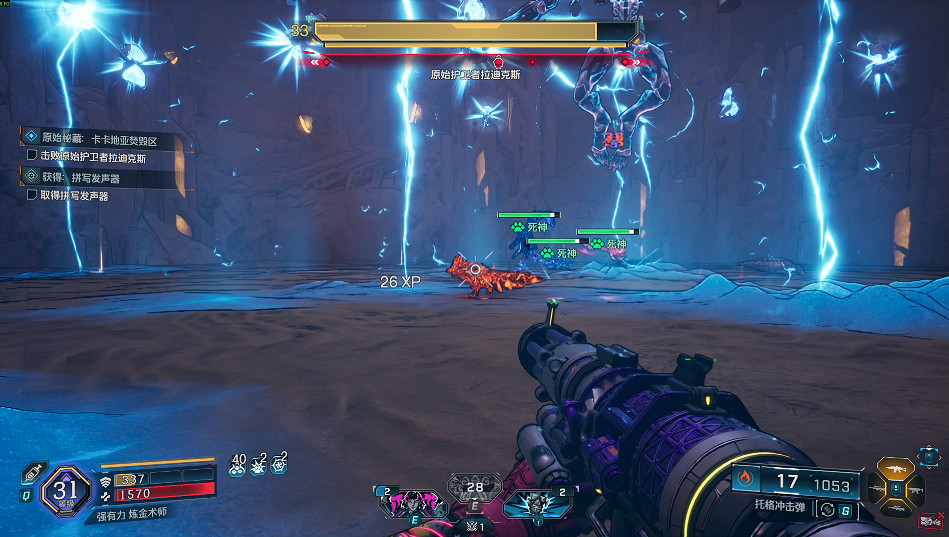Switch to the left weapon slot
Viewport: 949px width, 537px height.
[879, 490]
